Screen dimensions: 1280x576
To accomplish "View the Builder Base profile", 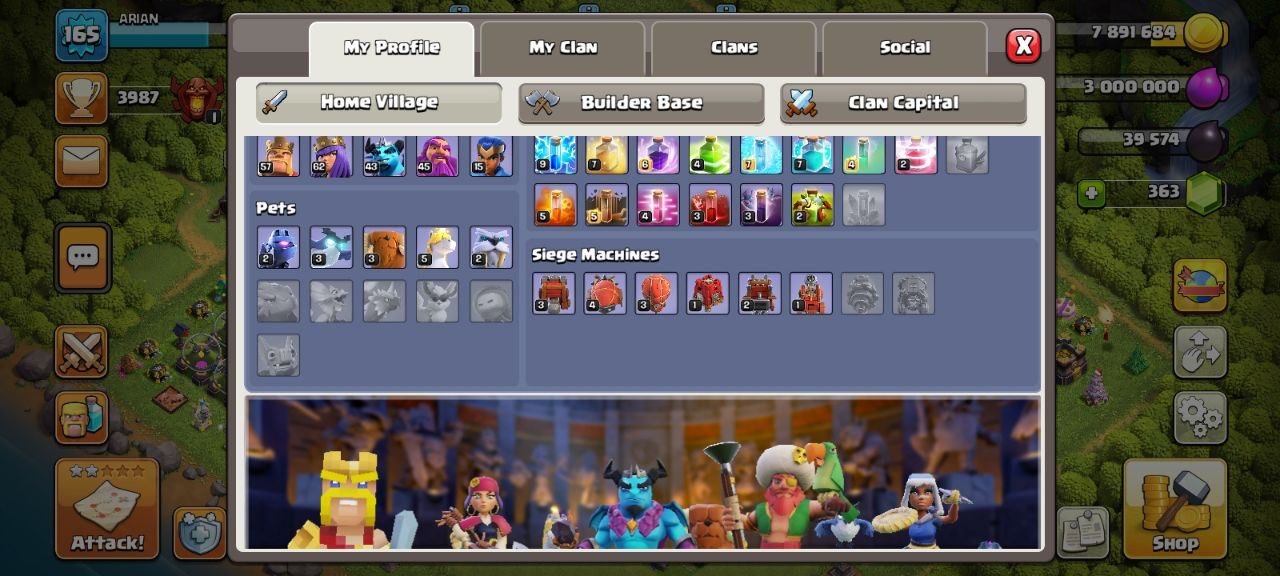I will 641,103.
